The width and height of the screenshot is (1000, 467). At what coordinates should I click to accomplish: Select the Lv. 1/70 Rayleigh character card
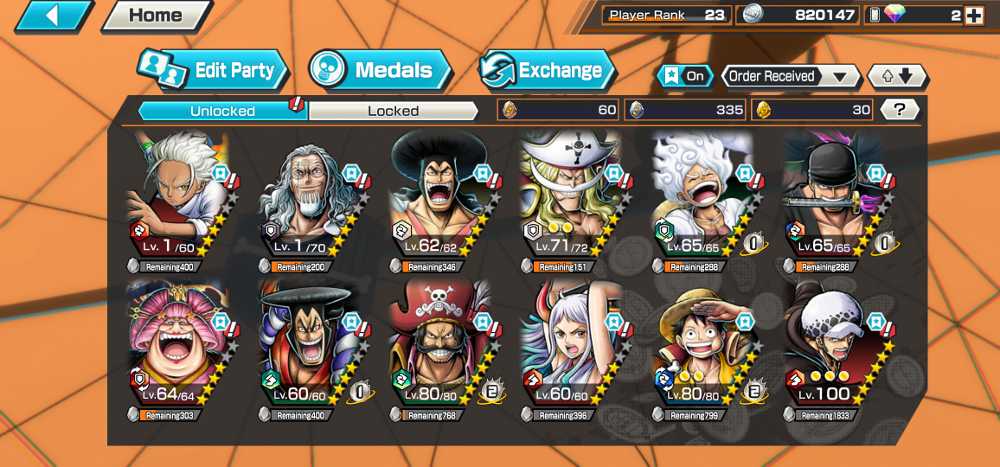(307, 200)
